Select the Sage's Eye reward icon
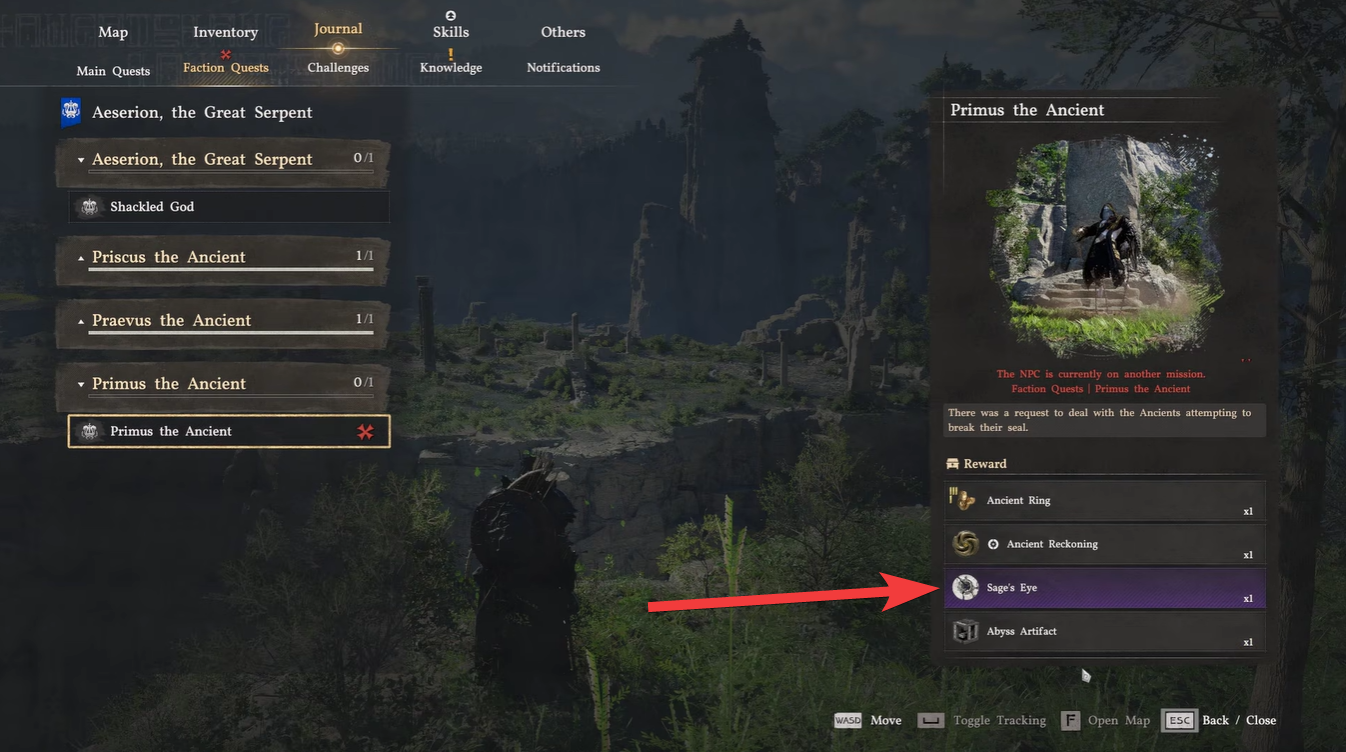The height and width of the screenshot is (752, 1346). coord(965,587)
